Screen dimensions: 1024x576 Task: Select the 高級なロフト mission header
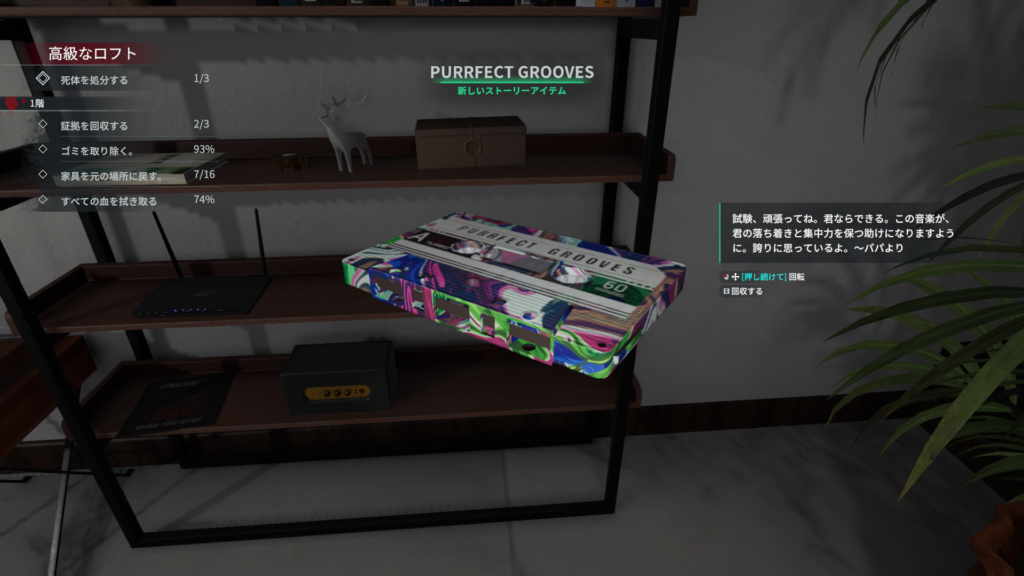pos(92,54)
